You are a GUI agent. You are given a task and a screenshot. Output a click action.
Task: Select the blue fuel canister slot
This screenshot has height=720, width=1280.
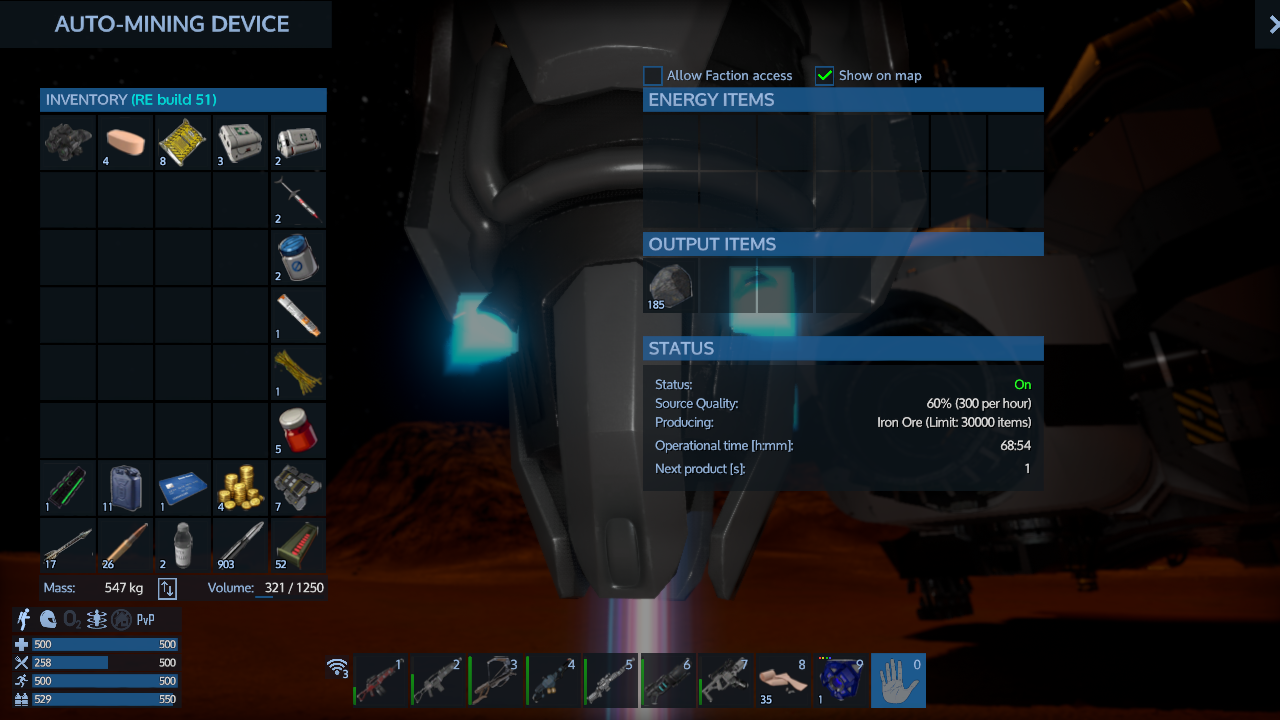tap(126, 488)
